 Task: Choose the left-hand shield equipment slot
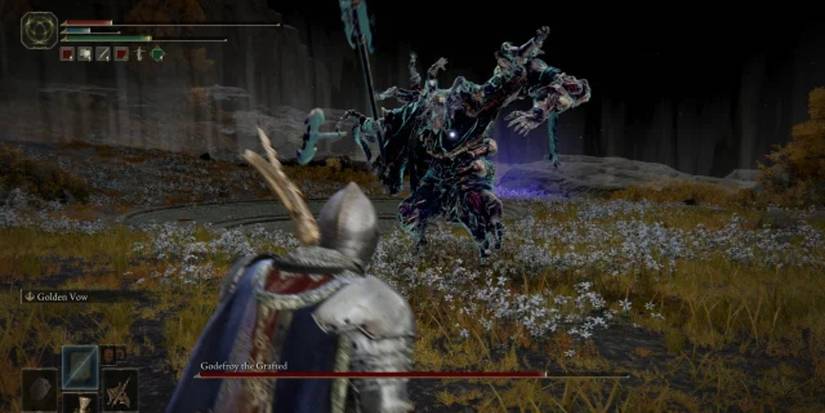tap(40, 389)
